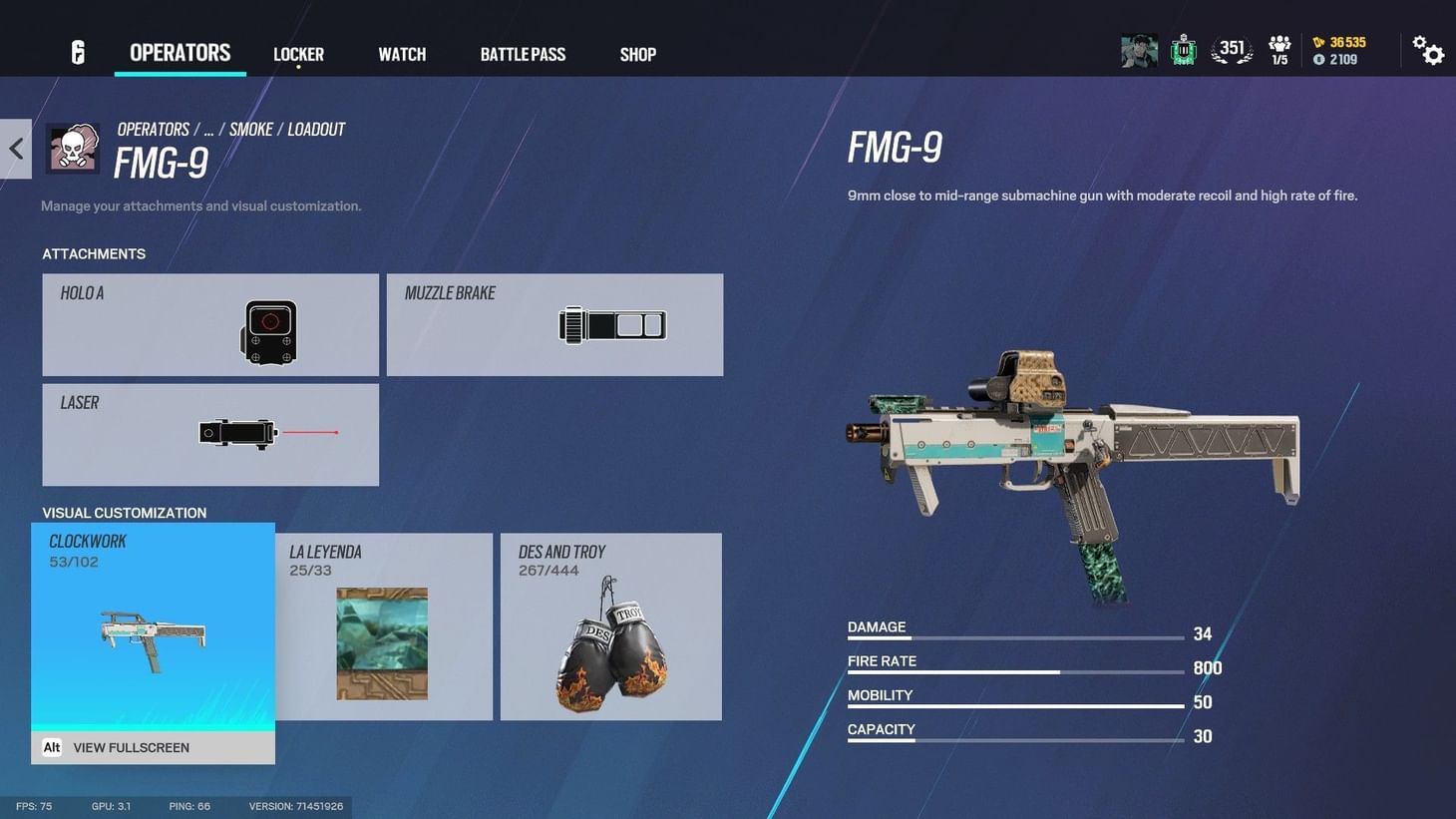Click the FIRE RATE stat bar

click(1017, 674)
